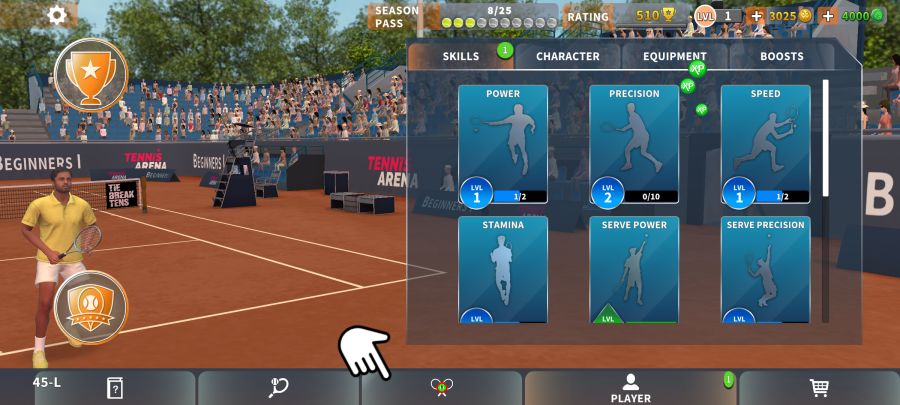Open the trophy star league button
Image resolution: width=900 pixels, height=405 pixels.
[90, 74]
